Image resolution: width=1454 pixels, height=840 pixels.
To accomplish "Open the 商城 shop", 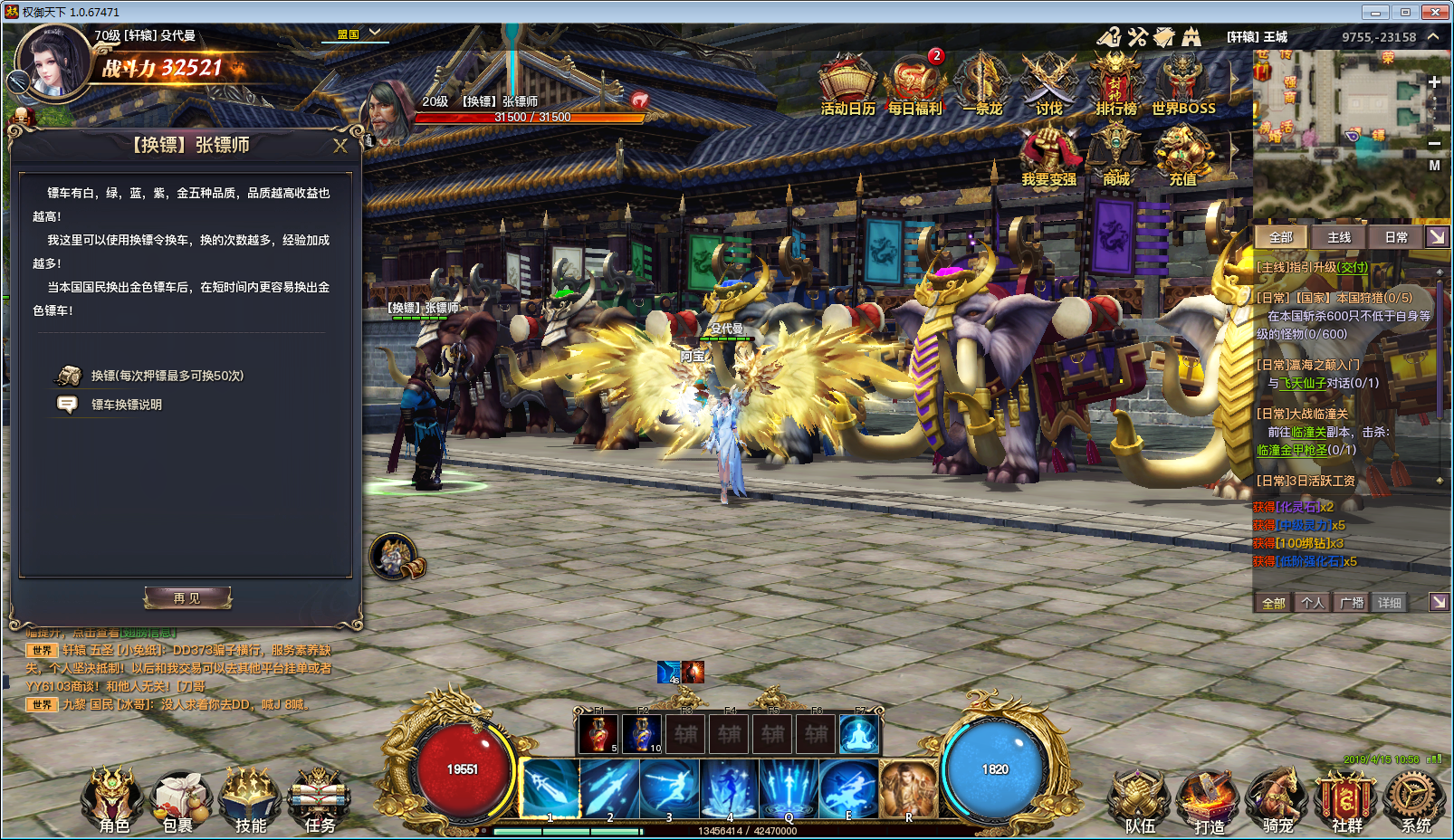I will [1115, 156].
